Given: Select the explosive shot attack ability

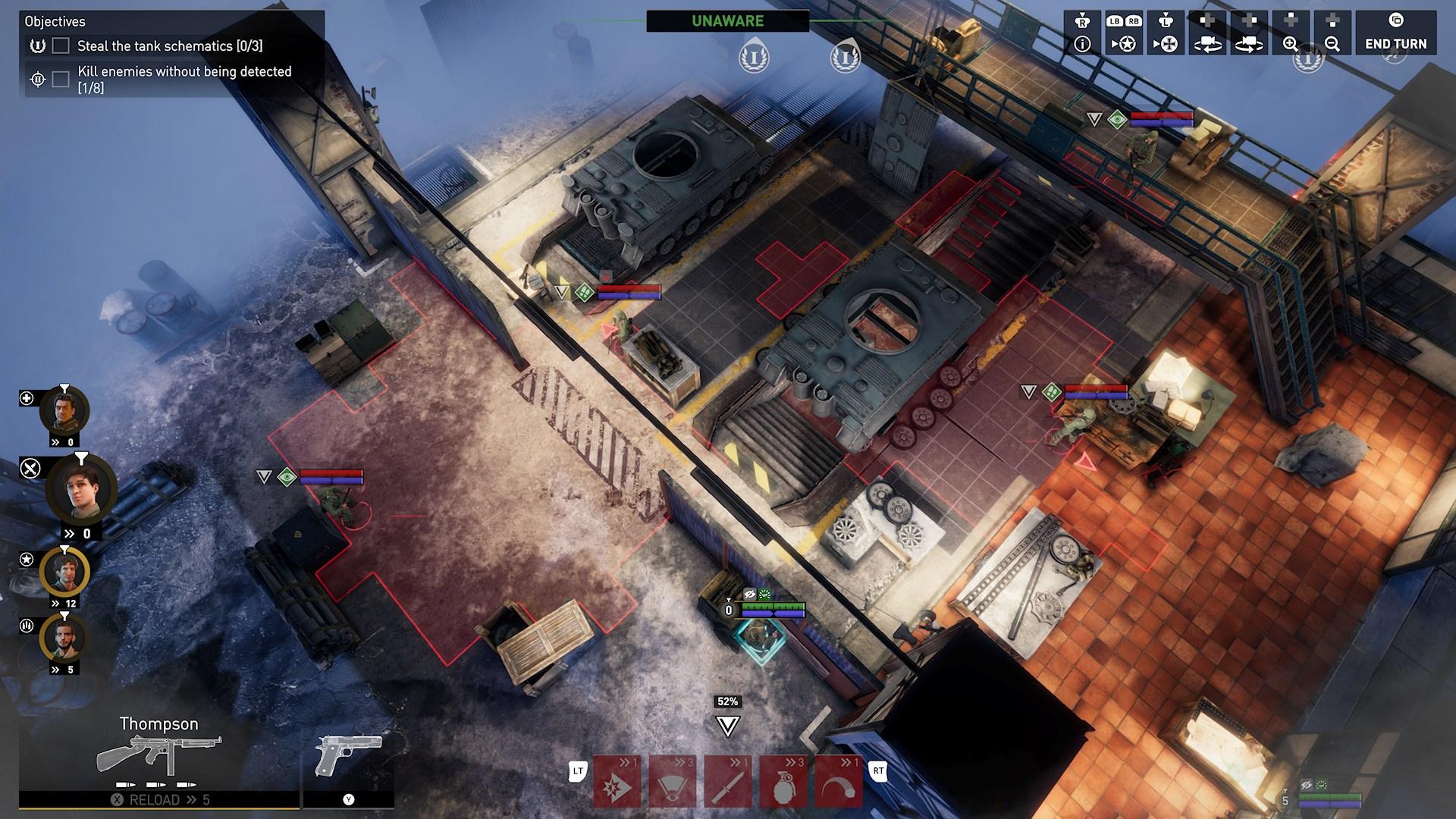Looking at the screenshot, I should click(x=616, y=781).
